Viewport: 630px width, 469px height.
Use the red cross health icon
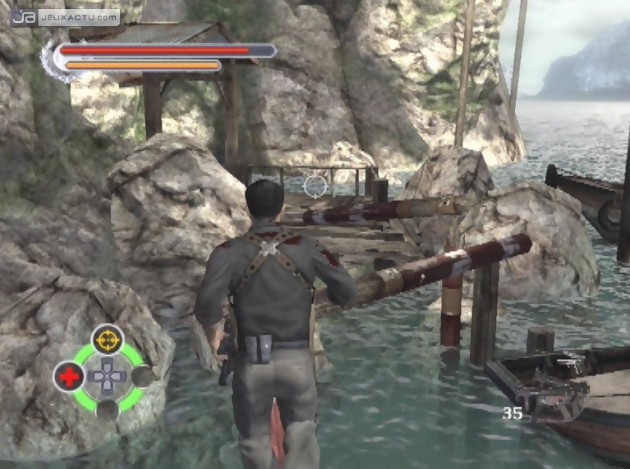[x=68, y=377]
